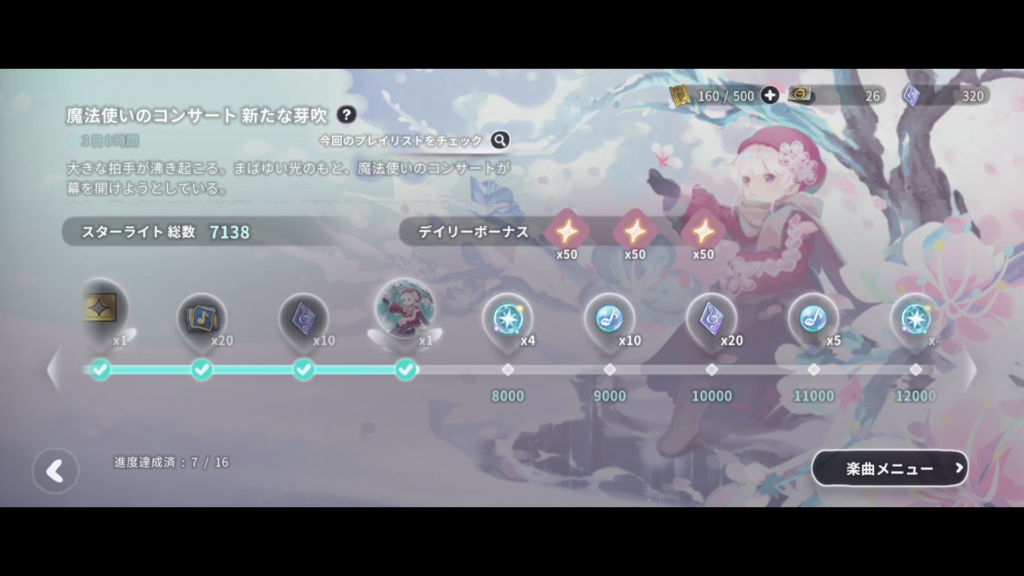Open the question mark help icon
Image resolution: width=1024 pixels, height=576 pixels.
click(x=346, y=115)
